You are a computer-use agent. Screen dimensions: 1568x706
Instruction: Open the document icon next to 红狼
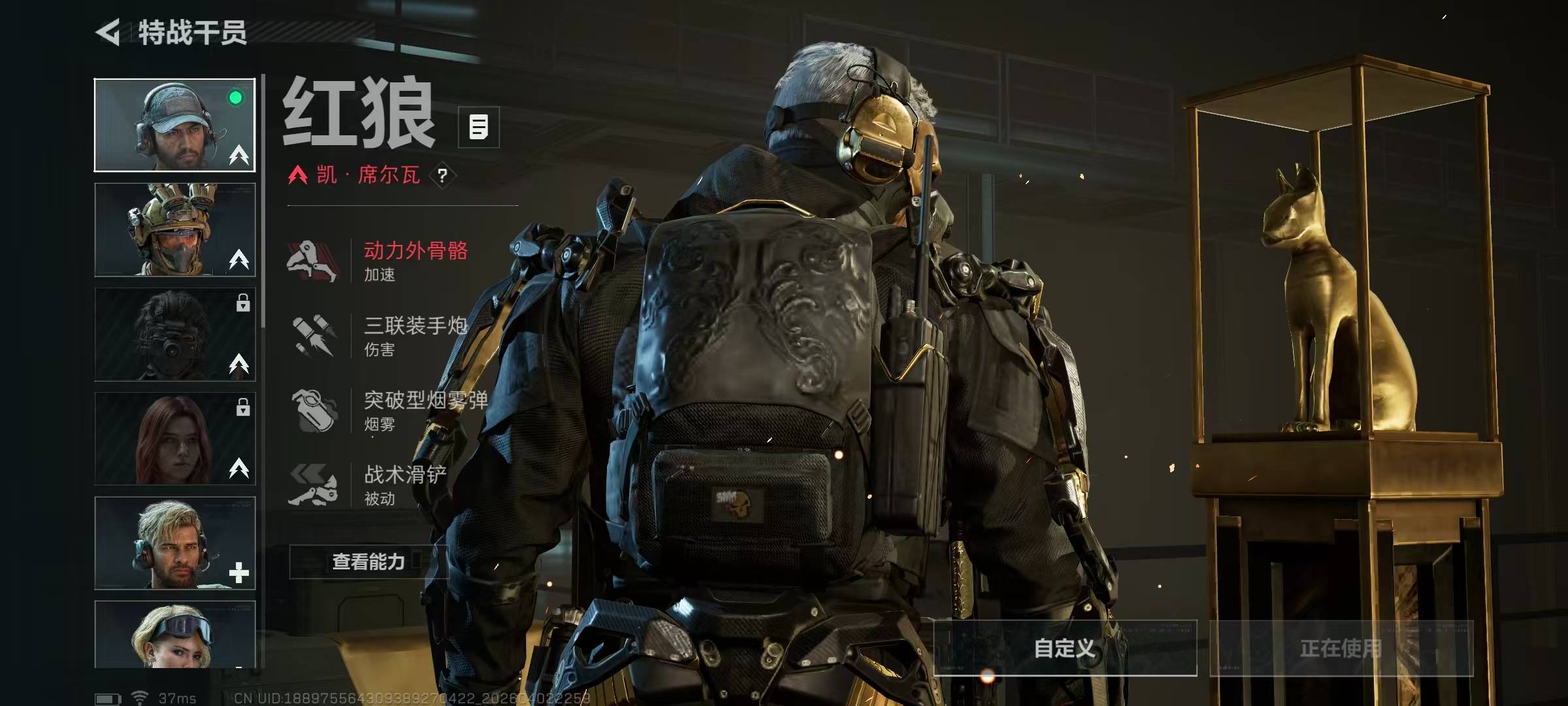tap(478, 127)
